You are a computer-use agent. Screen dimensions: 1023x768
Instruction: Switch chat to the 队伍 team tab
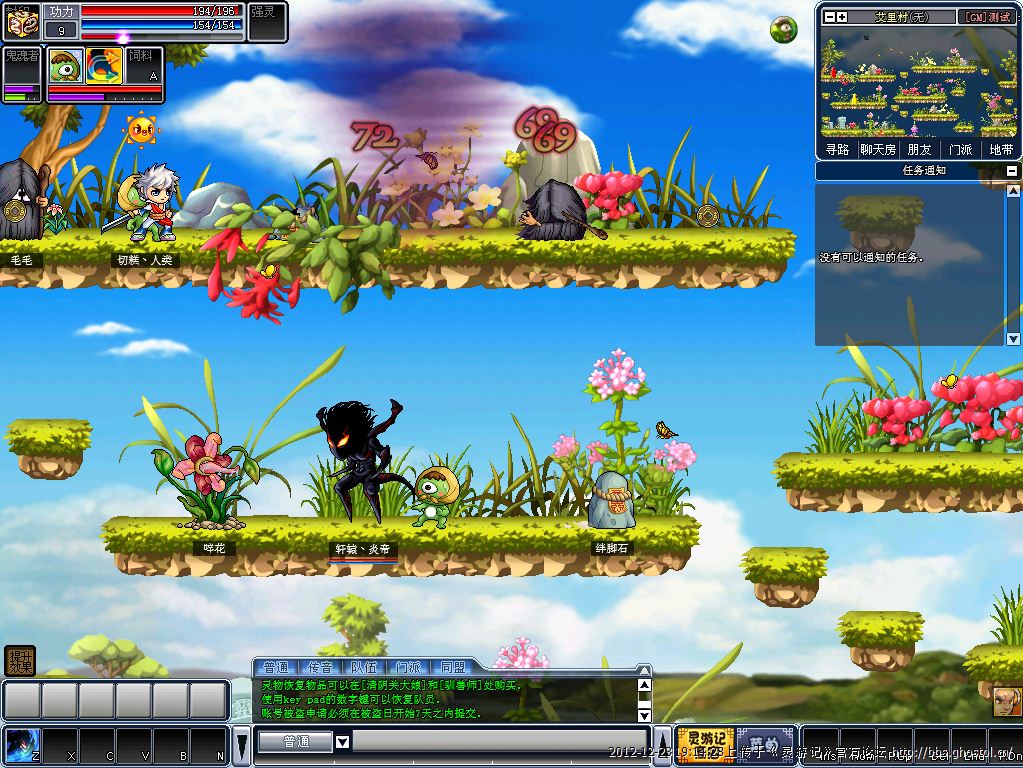(364, 667)
